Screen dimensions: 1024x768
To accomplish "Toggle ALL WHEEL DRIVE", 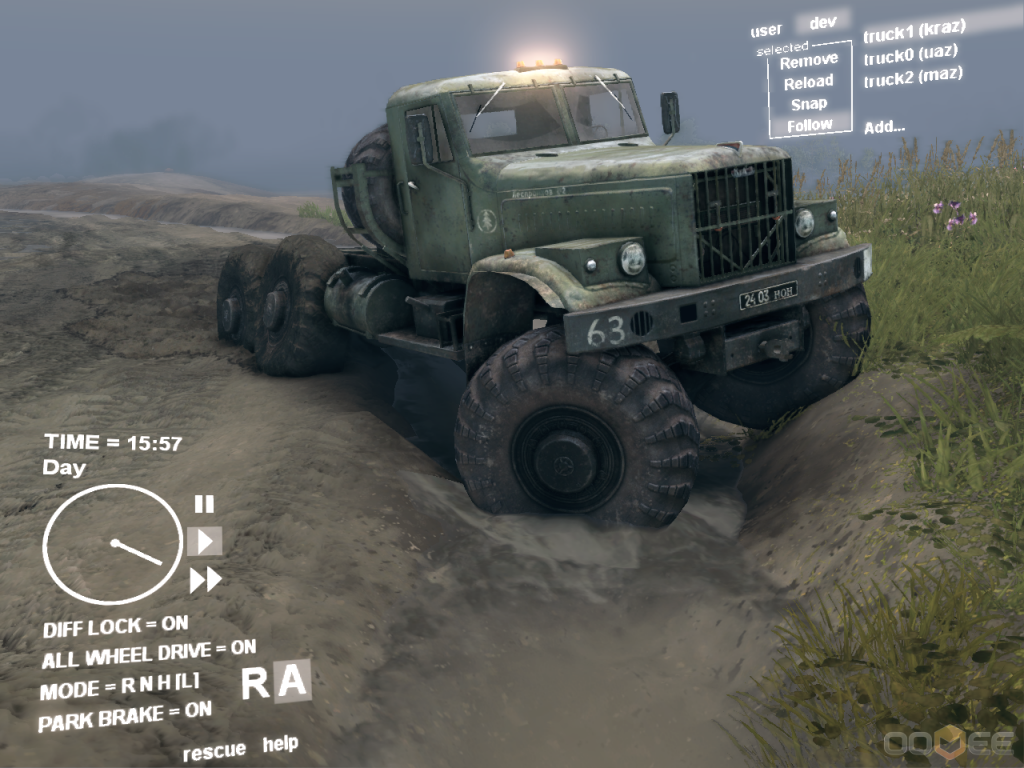I will coord(148,654).
